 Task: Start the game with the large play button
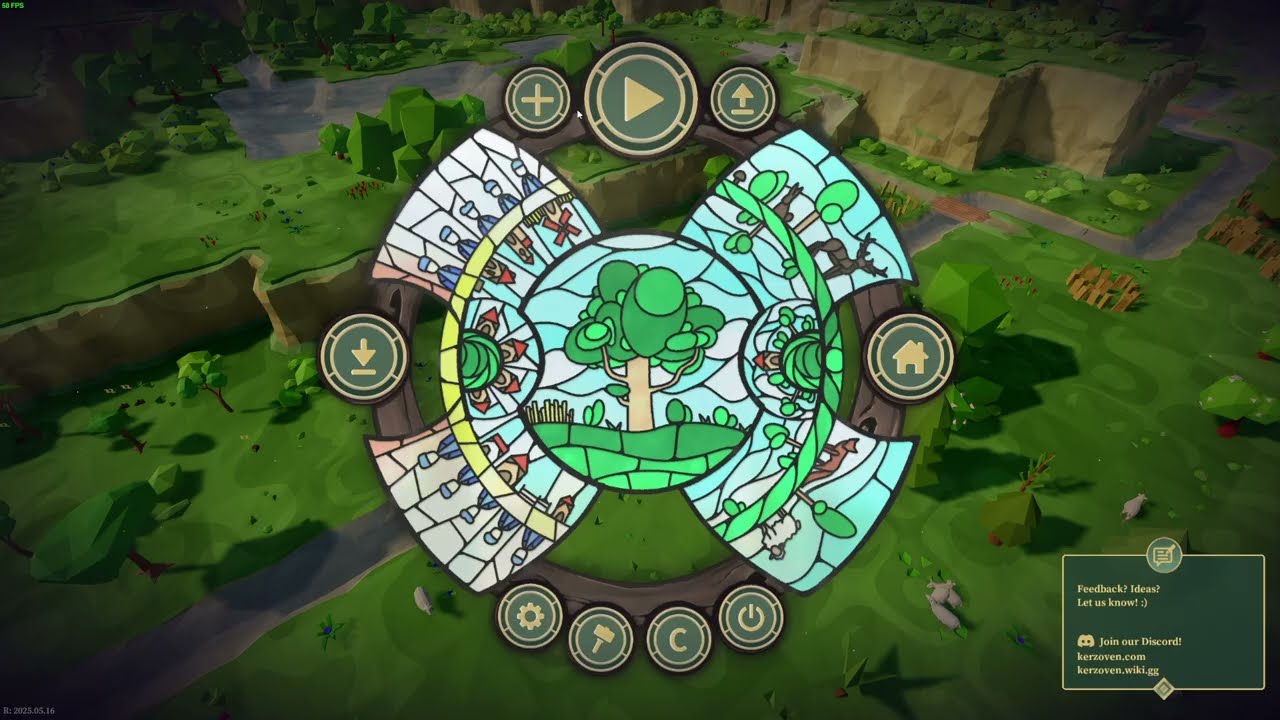641,99
